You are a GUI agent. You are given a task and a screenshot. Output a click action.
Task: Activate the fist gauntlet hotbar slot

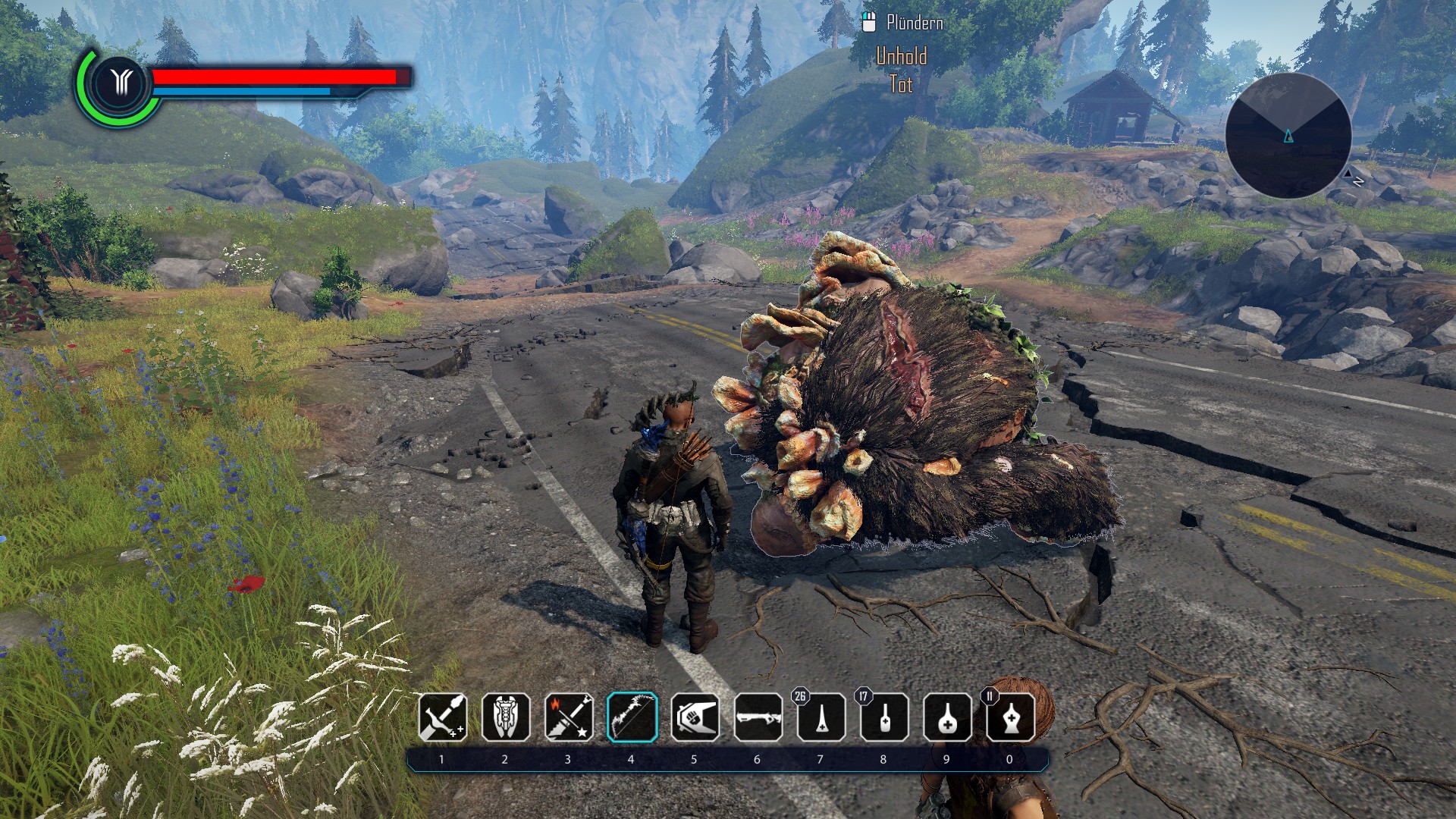click(x=695, y=717)
